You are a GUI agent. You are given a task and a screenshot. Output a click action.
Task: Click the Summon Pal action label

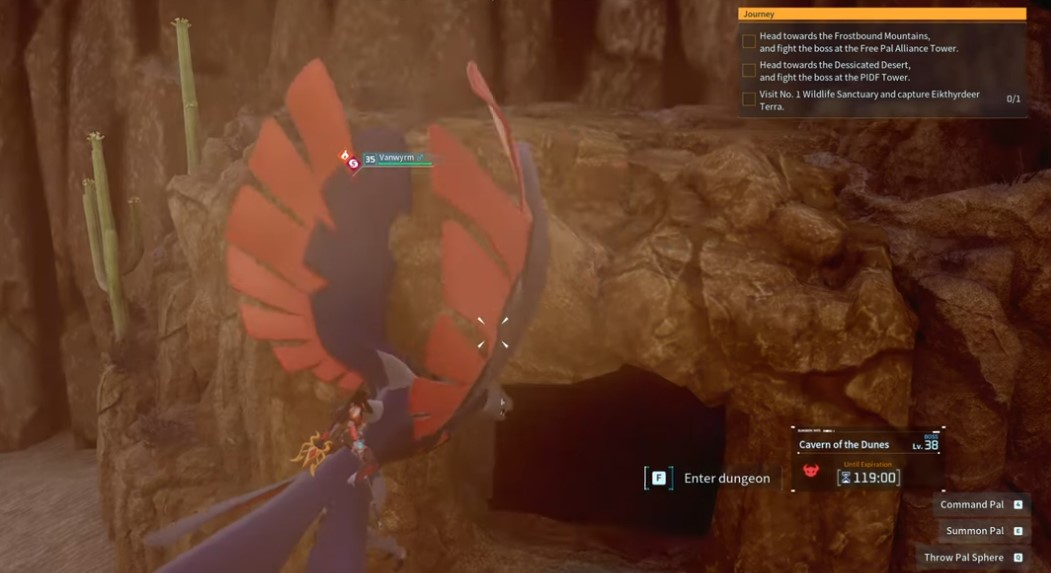[975, 531]
